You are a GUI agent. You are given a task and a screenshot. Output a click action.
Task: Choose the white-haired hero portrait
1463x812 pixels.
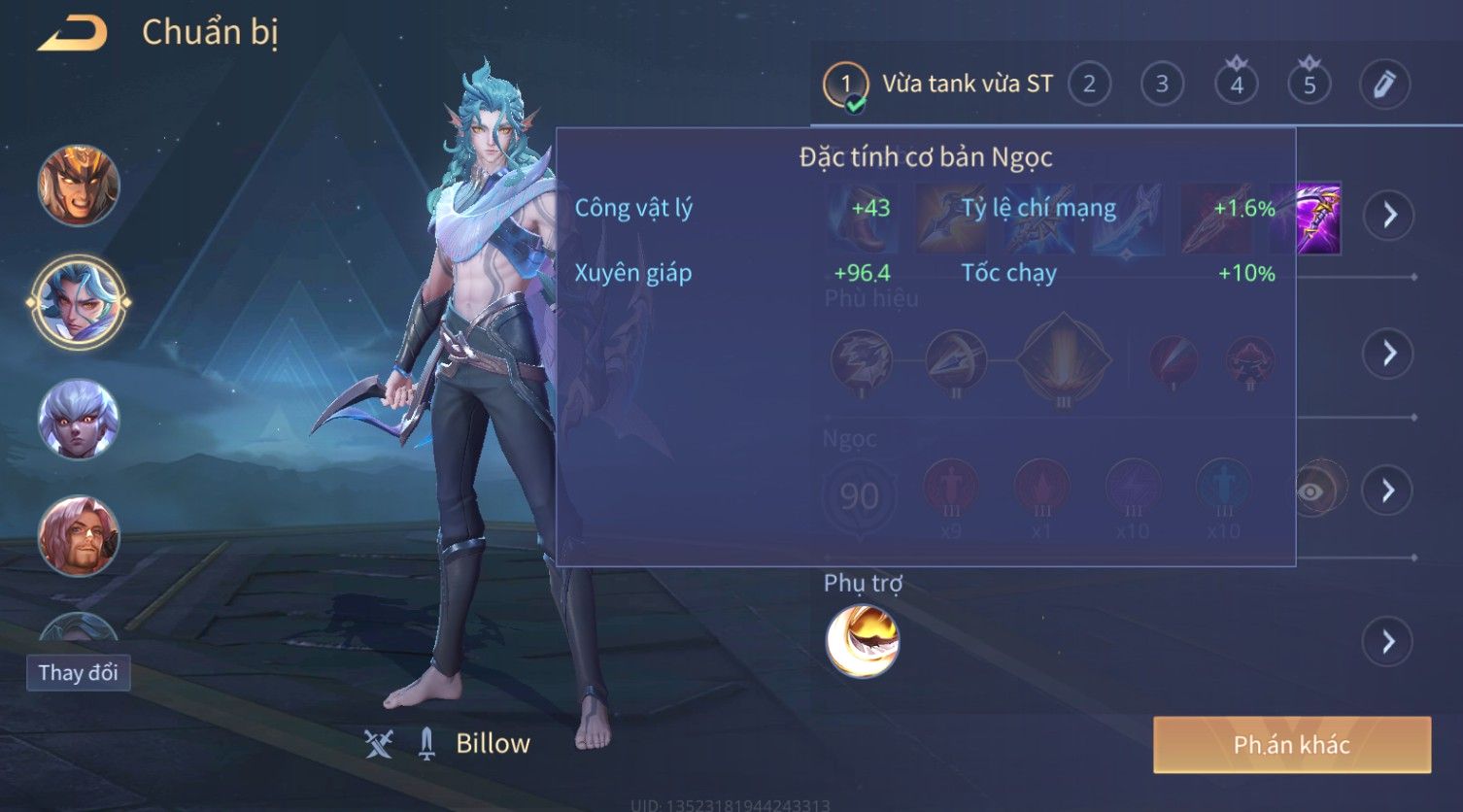79,420
